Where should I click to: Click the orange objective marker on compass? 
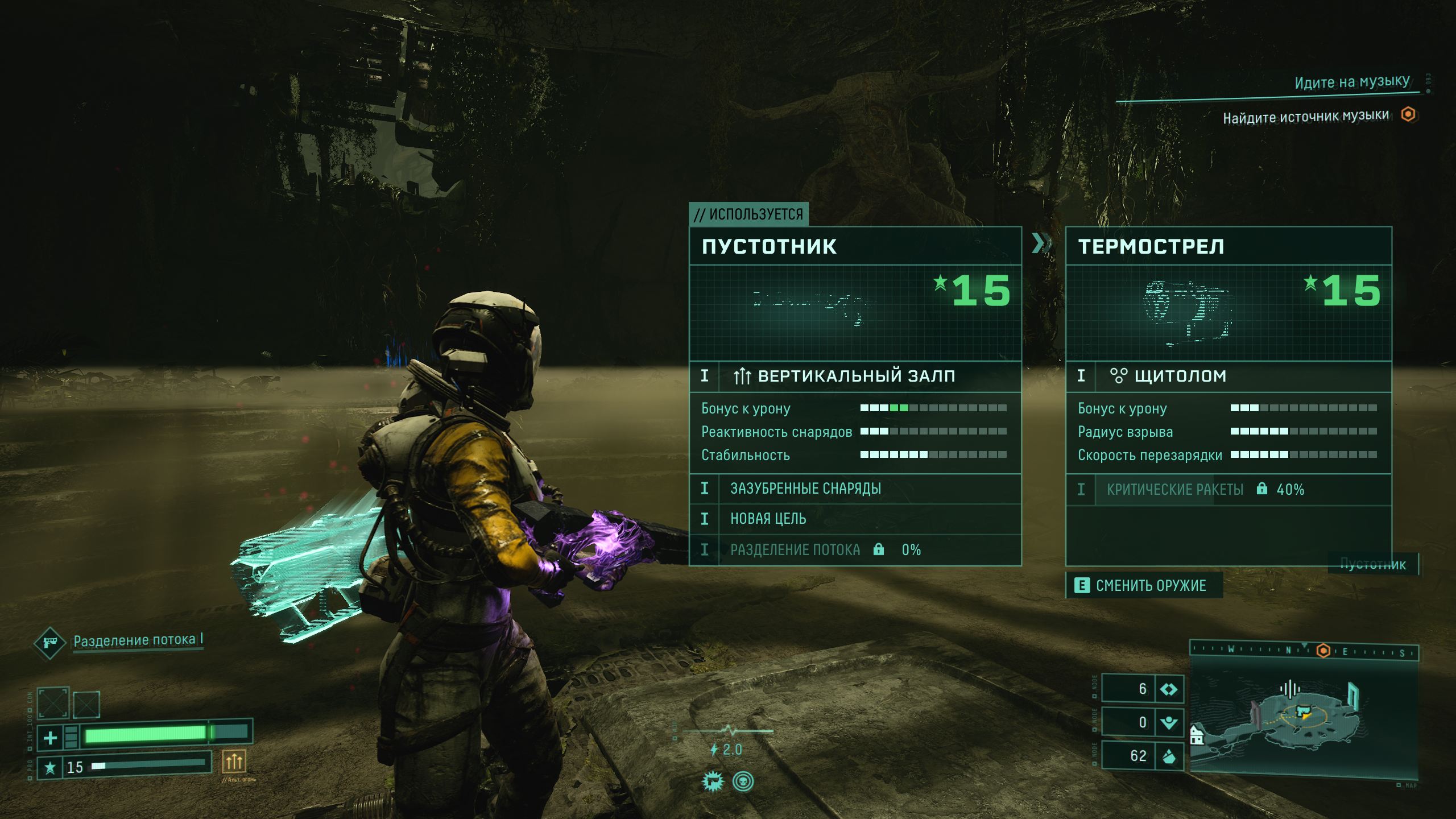[x=1323, y=651]
